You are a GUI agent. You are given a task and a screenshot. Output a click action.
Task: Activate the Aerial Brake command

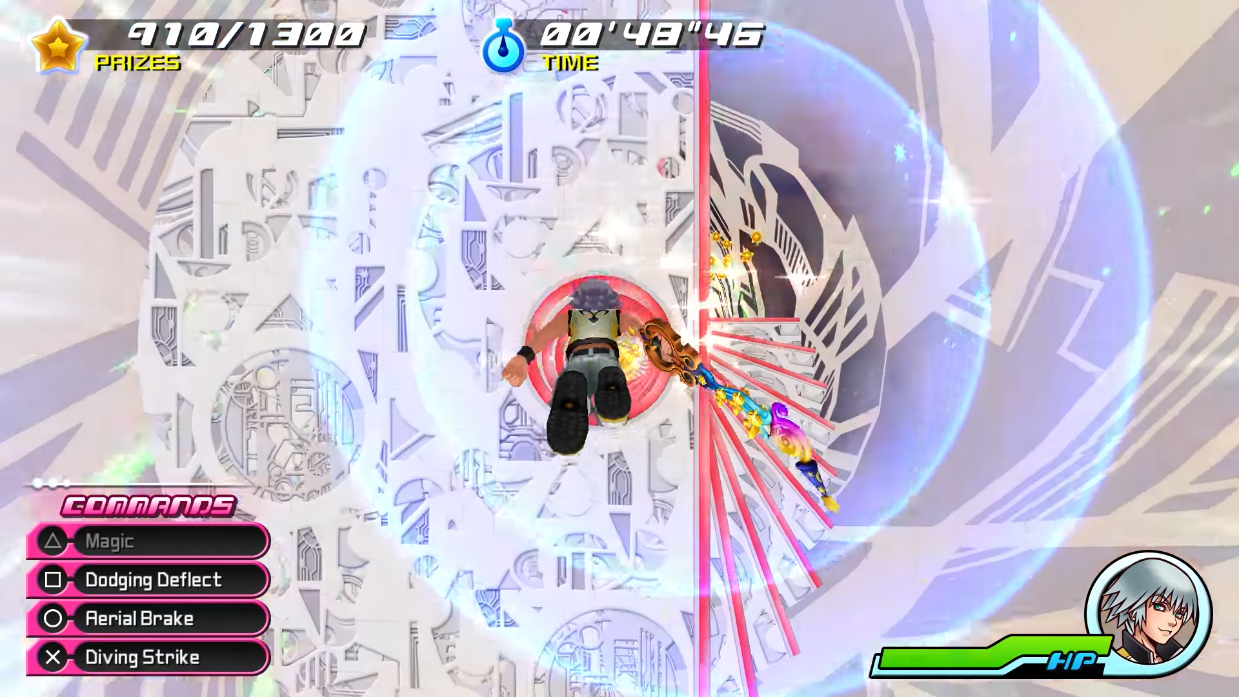coord(148,619)
